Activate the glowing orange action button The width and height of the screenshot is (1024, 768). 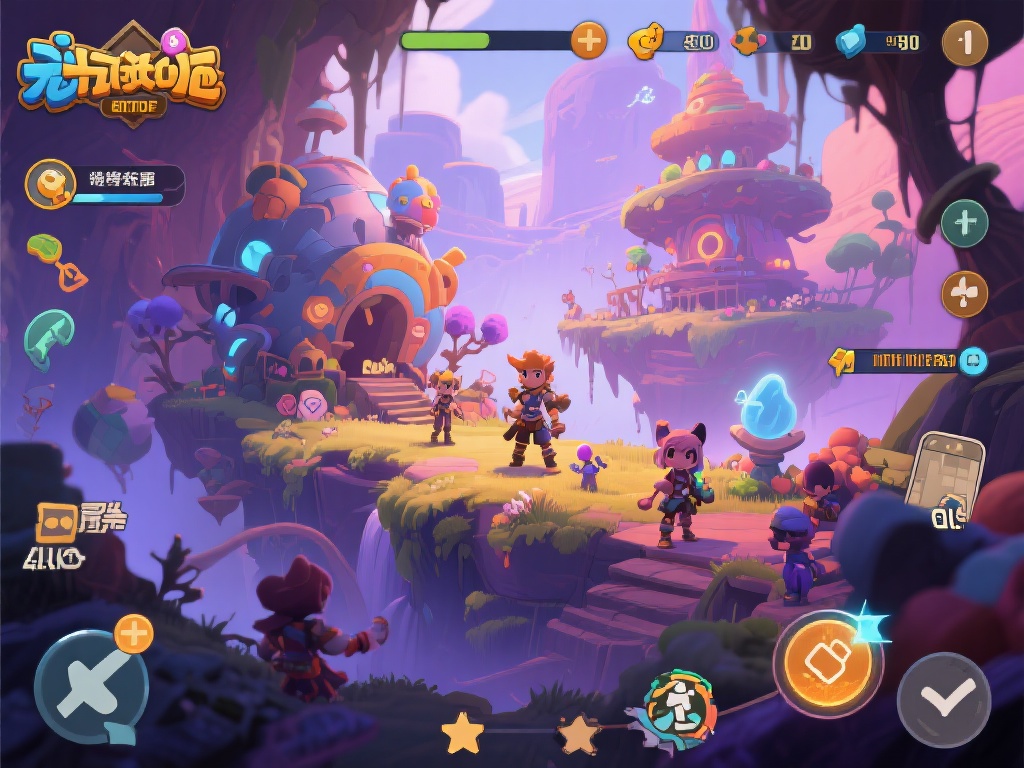pyautogui.click(x=828, y=661)
